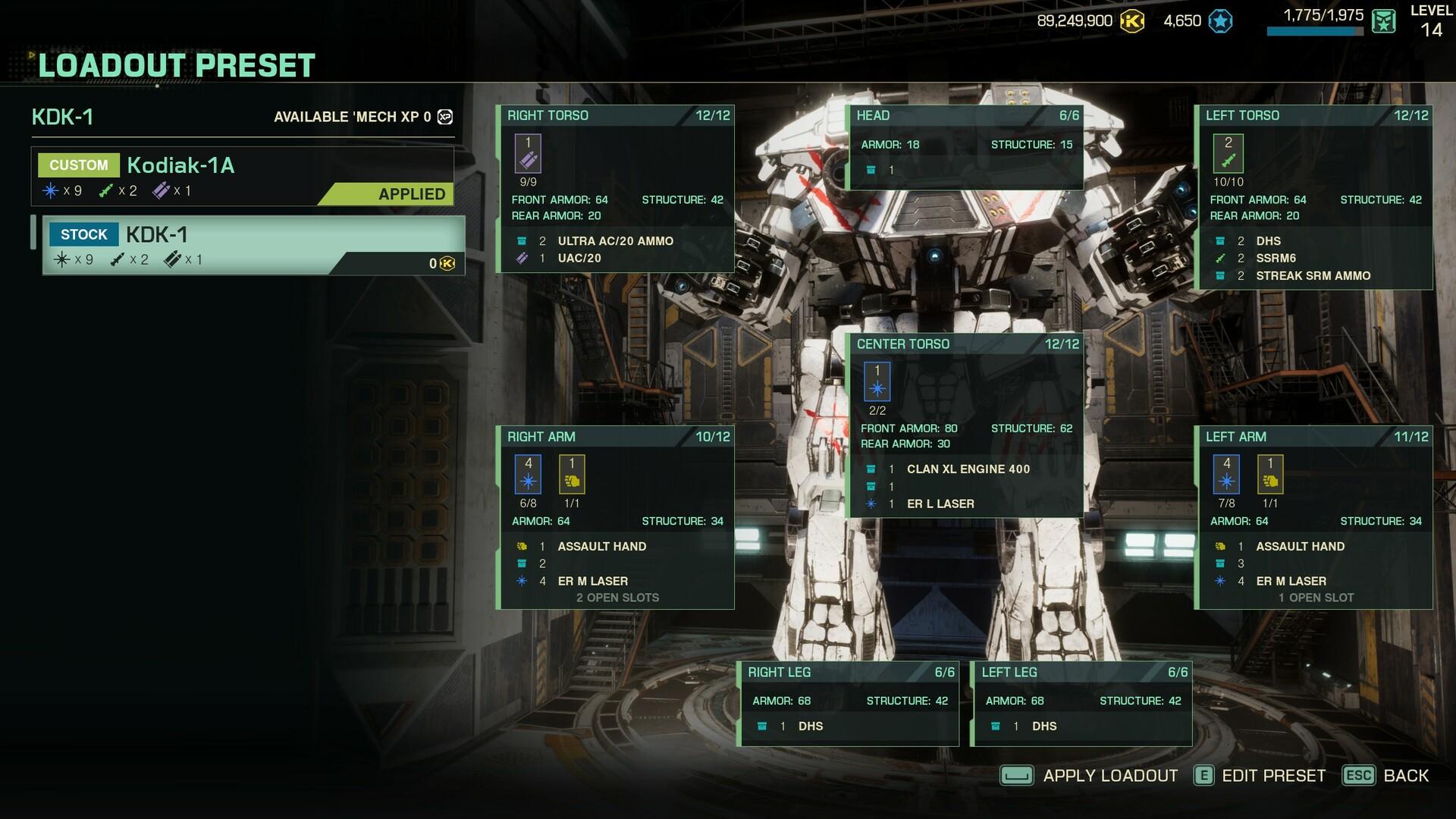The width and height of the screenshot is (1456, 819).
Task: Click the Back button at bottom right
Action: click(1405, 776)
